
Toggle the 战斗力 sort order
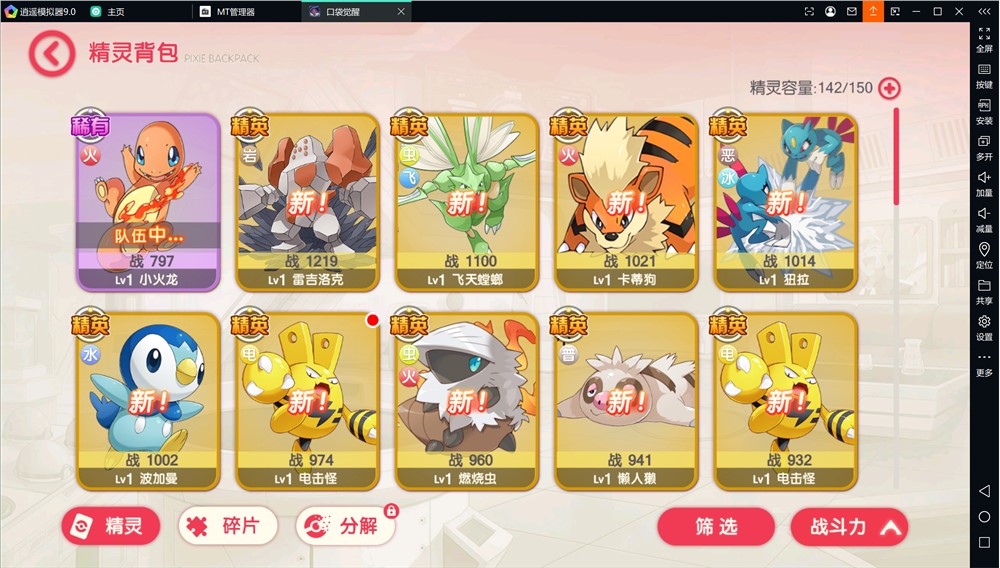[849, 527]
